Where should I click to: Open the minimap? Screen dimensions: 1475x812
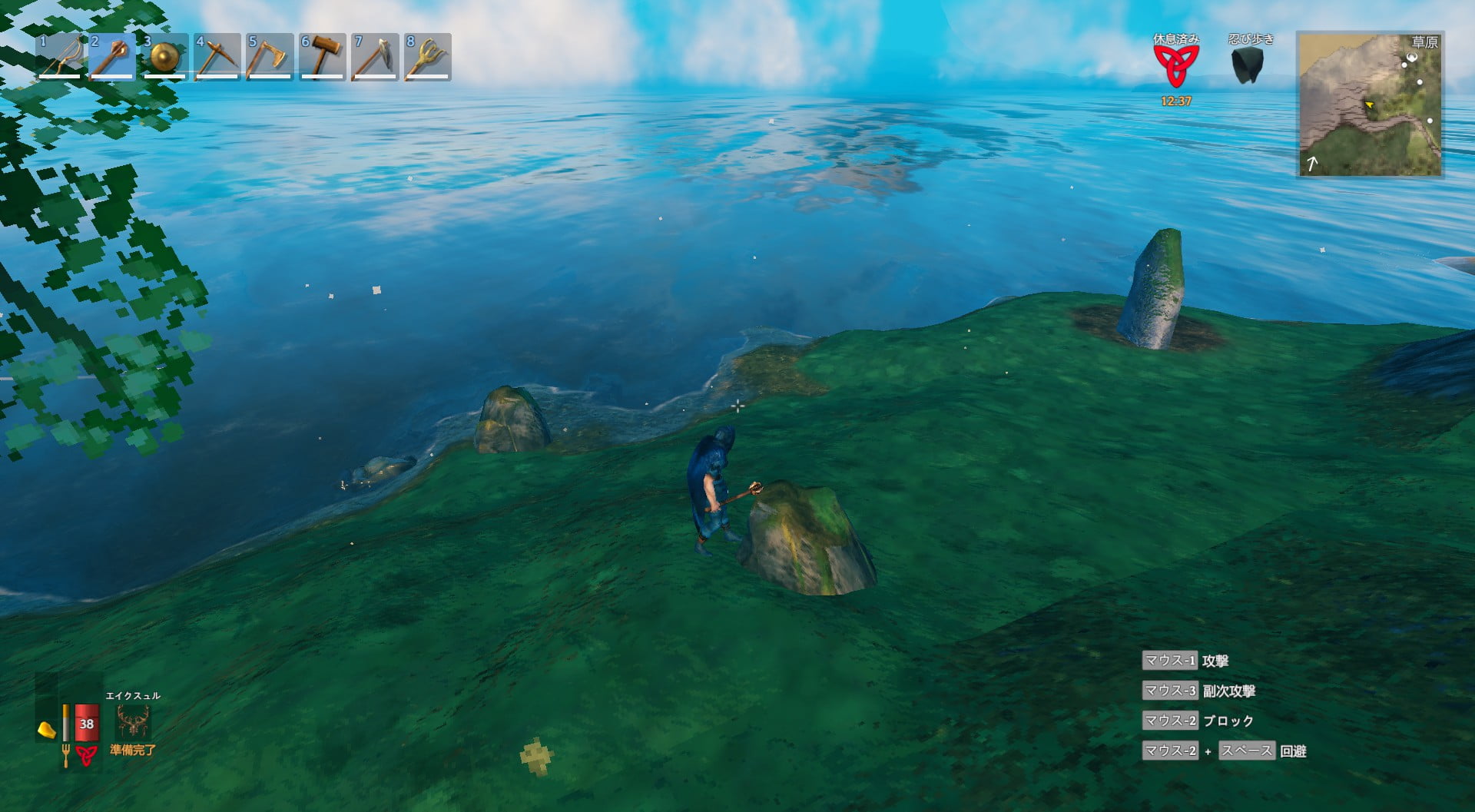pos(1370,104)
